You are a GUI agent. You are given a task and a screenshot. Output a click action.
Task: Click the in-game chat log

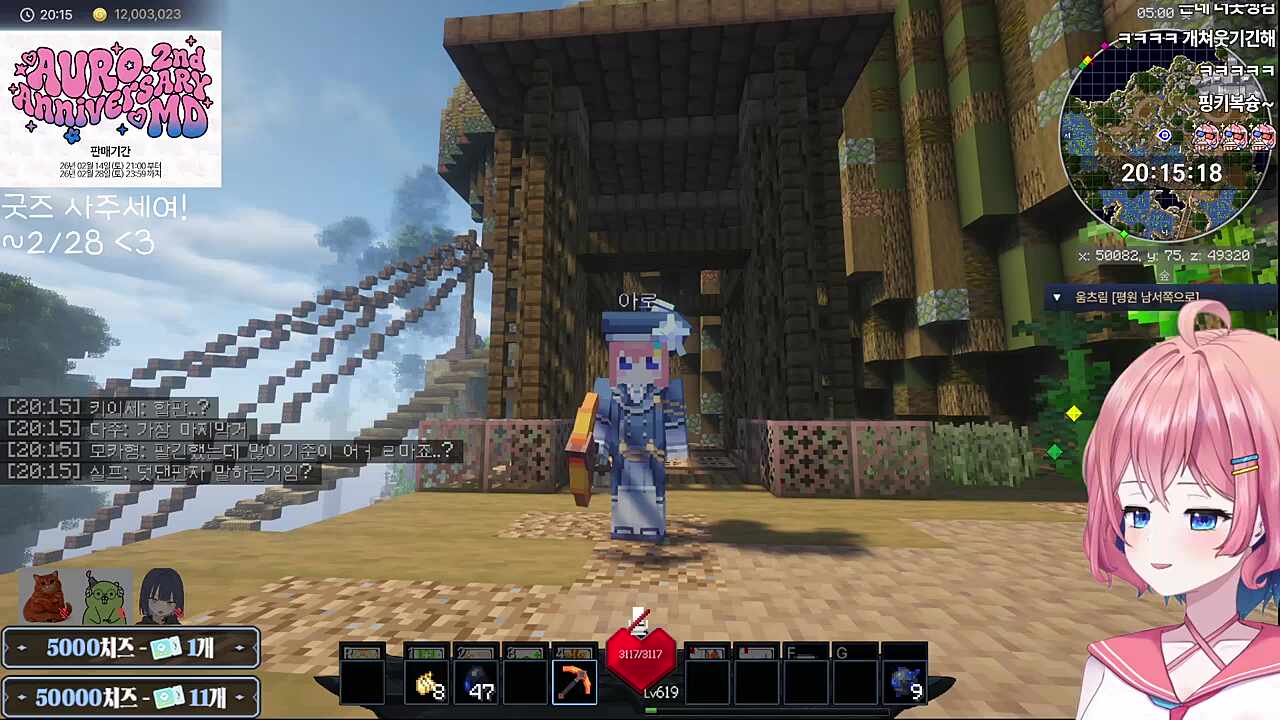[x=232, y=439]
